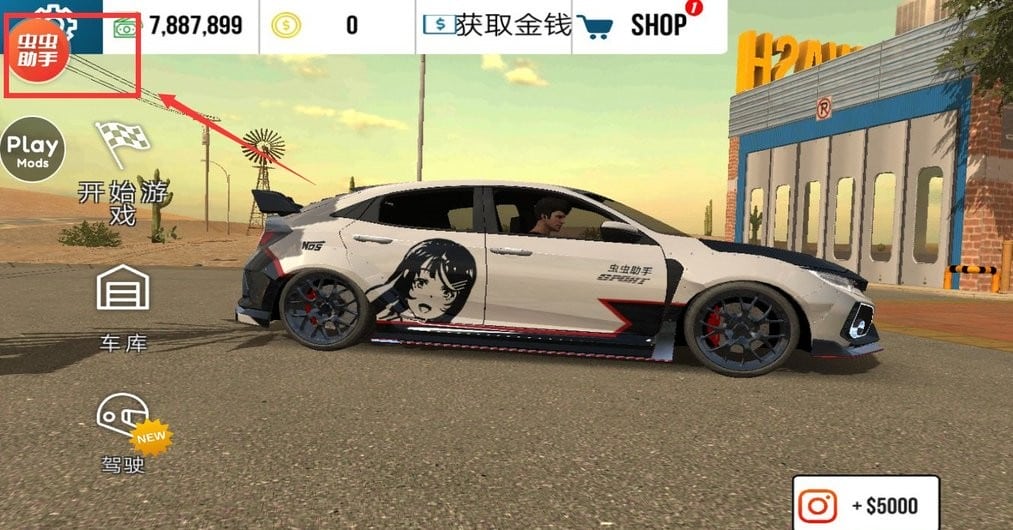Open the Play Mods round button
The image size is (1013, 530).
pos(32,149)
